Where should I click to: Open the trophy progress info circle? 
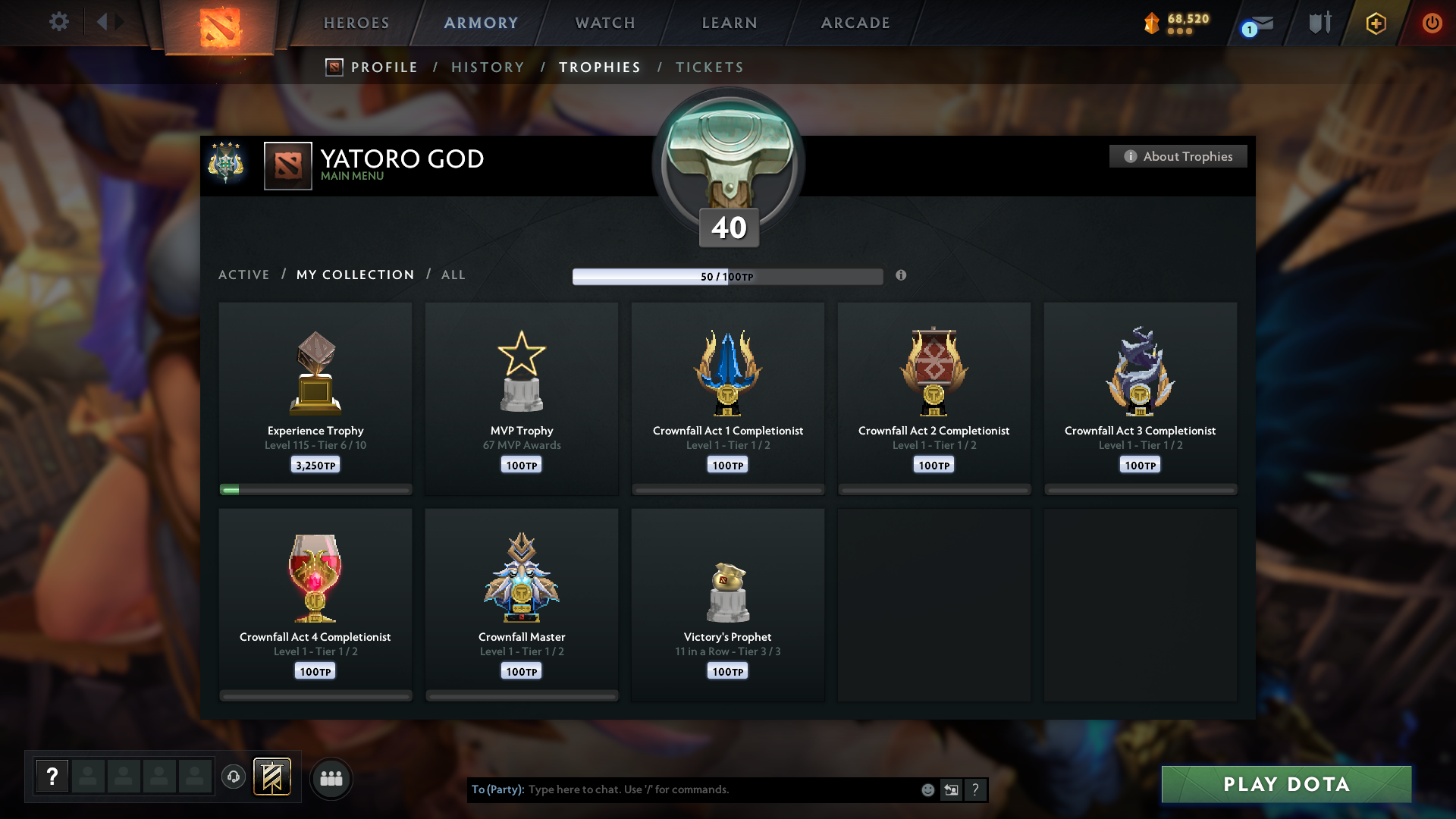(x=902, y=276)
